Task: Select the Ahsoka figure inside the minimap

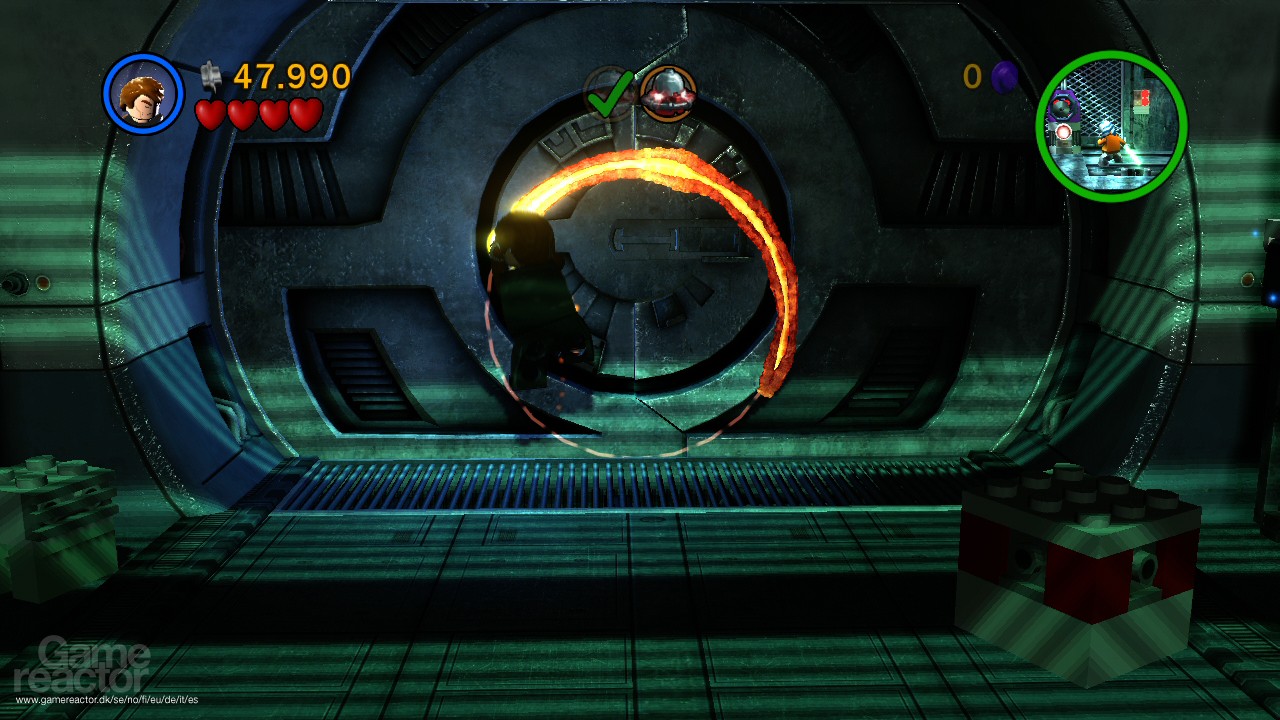Action: coord(1111,145)
